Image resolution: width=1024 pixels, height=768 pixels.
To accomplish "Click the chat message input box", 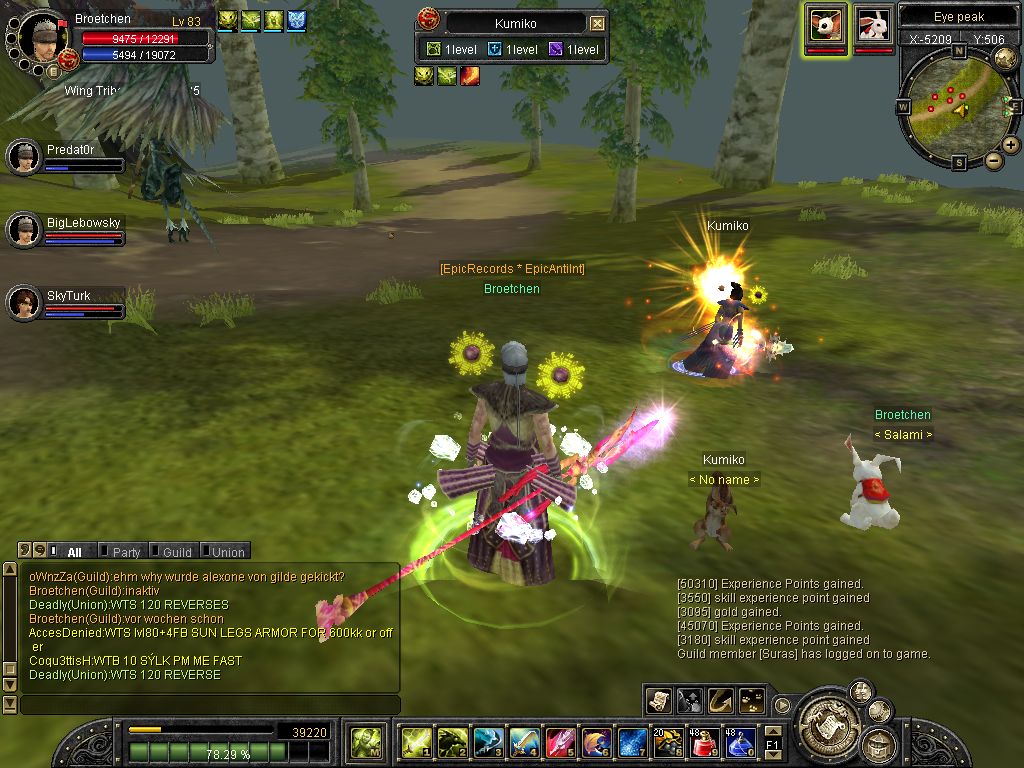I will click(x=210, y=705).
